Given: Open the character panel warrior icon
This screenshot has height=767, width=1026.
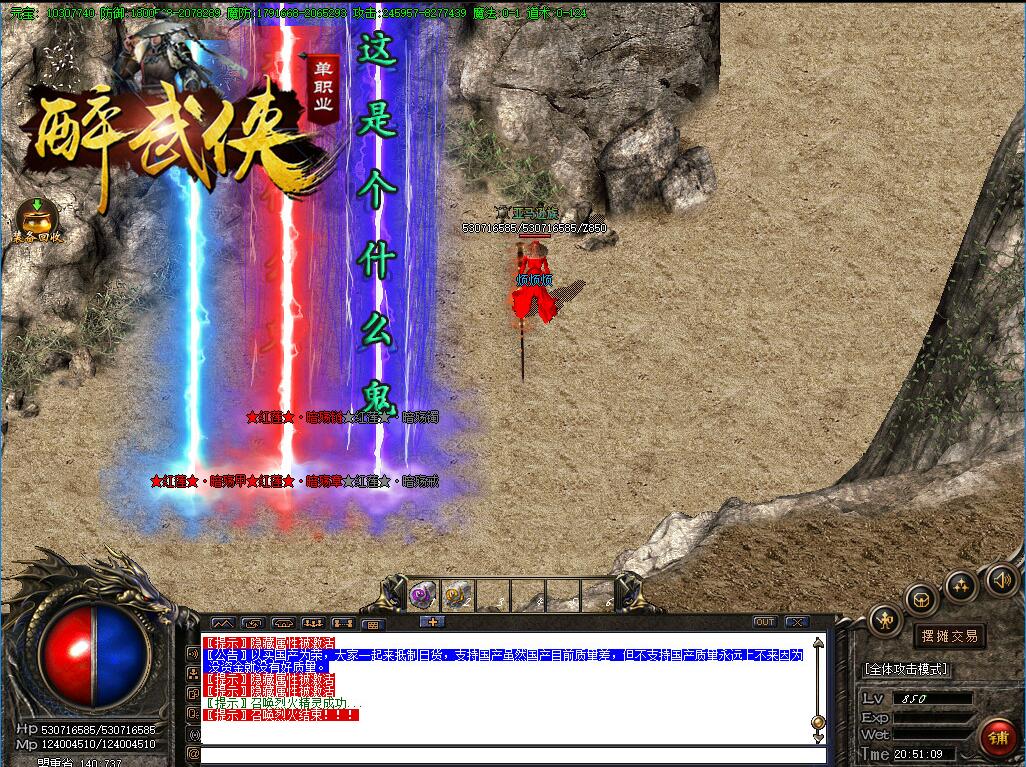Looking at the screenshot, I should tap(885, 620).
